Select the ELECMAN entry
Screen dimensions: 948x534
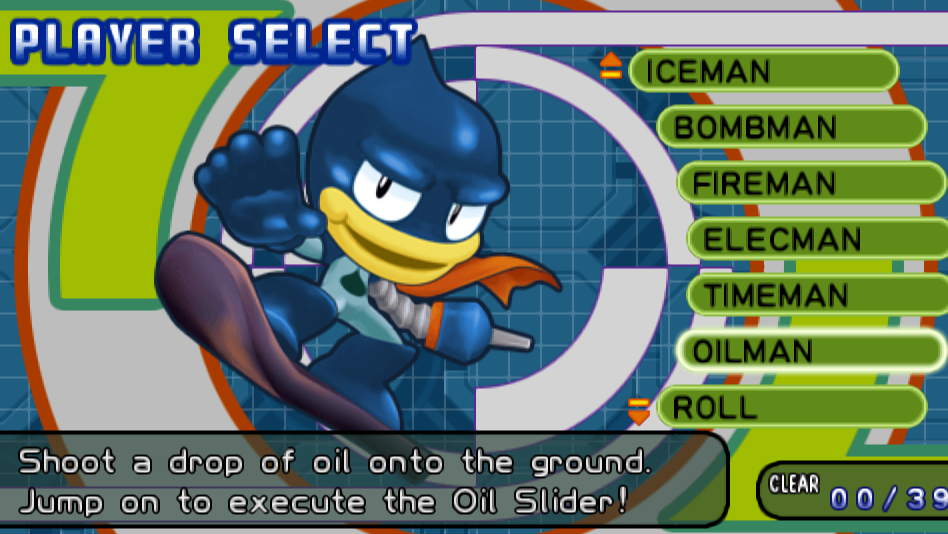pyautogui.click(x=816, y=239)
